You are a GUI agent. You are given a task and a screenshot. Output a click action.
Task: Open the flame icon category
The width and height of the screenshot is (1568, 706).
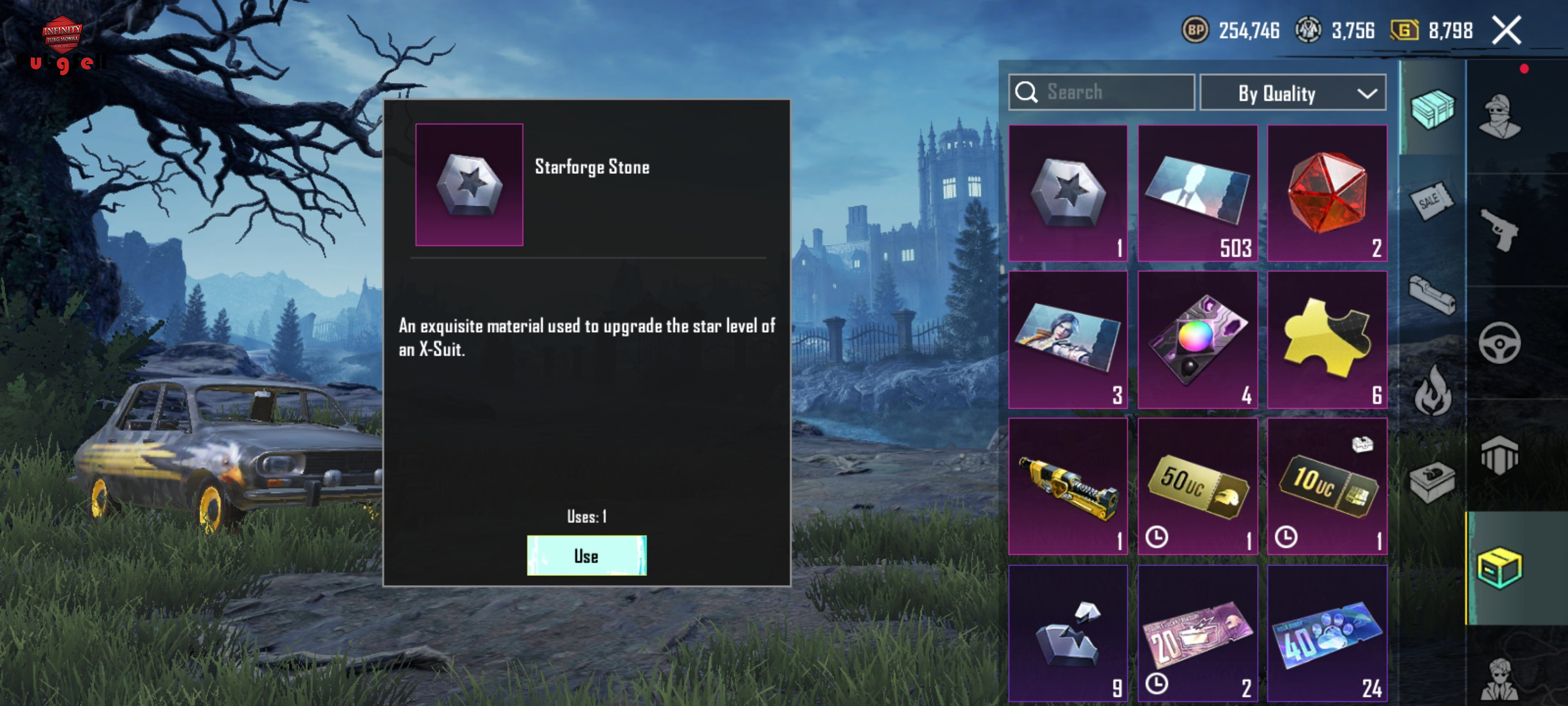1431,391
